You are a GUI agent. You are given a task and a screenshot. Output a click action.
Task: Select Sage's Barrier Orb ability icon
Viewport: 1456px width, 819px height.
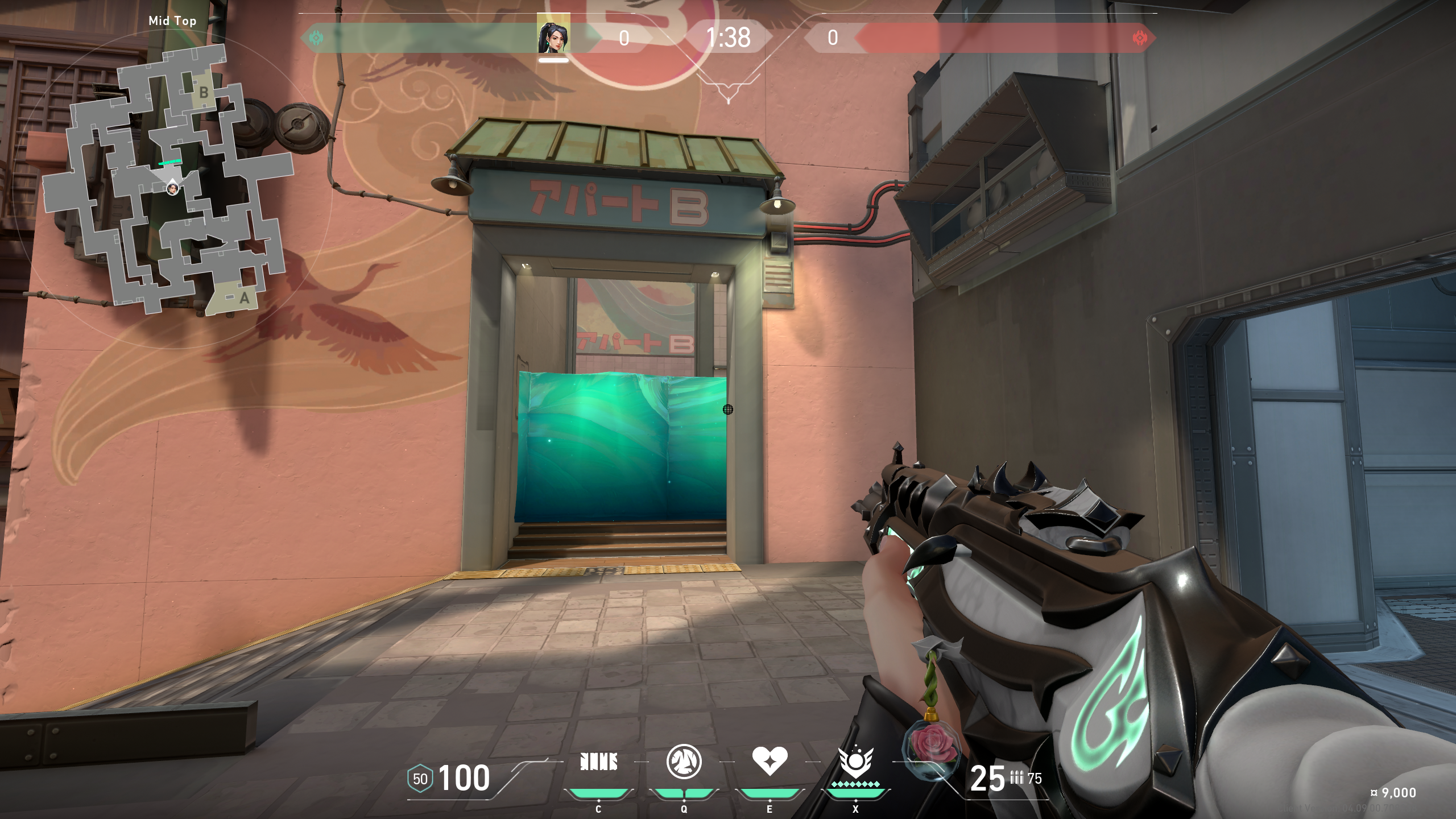point(598,762)
